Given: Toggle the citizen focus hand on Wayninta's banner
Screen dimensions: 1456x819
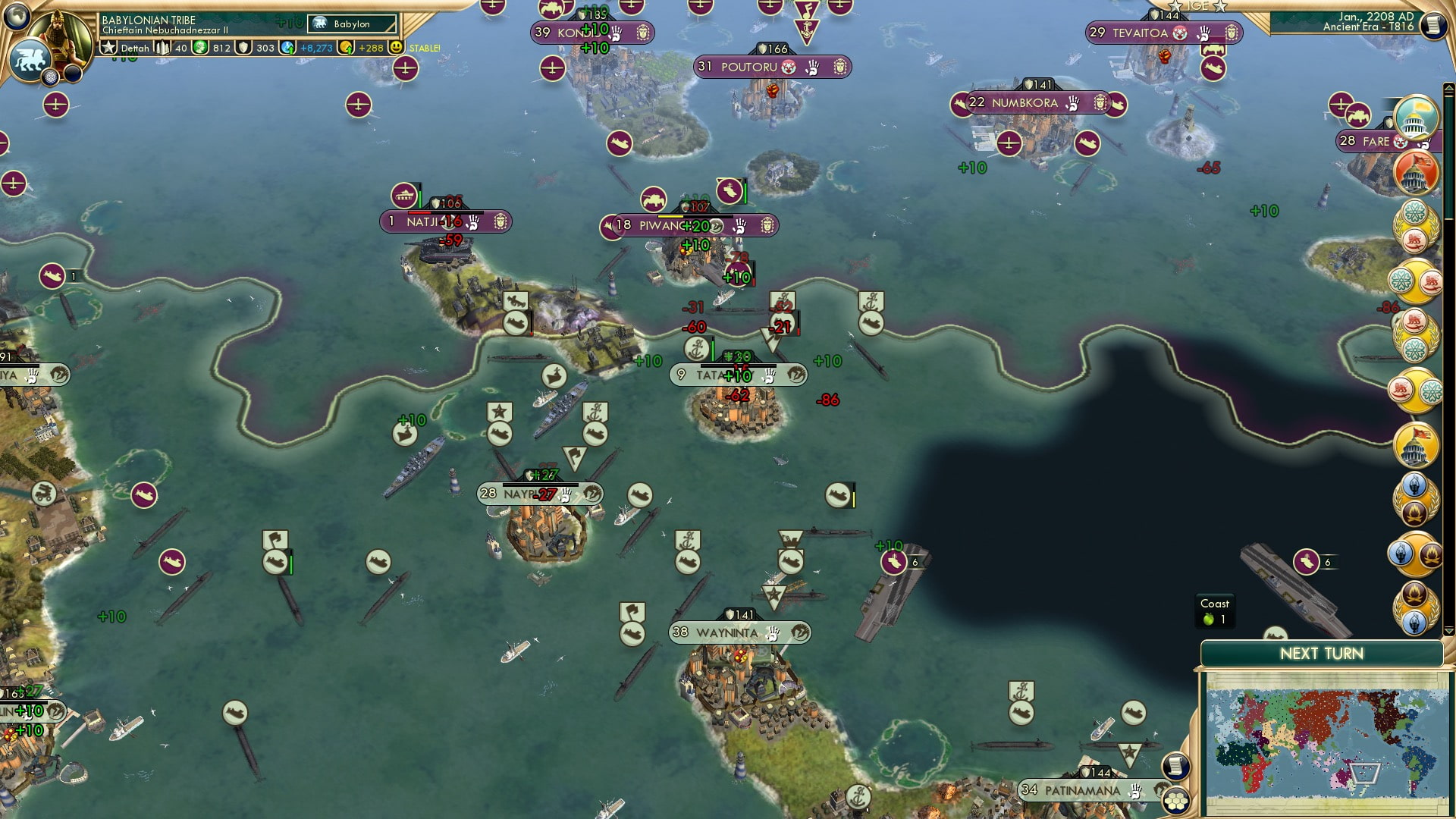Looking at the screenshot, I should click(773, 632).
